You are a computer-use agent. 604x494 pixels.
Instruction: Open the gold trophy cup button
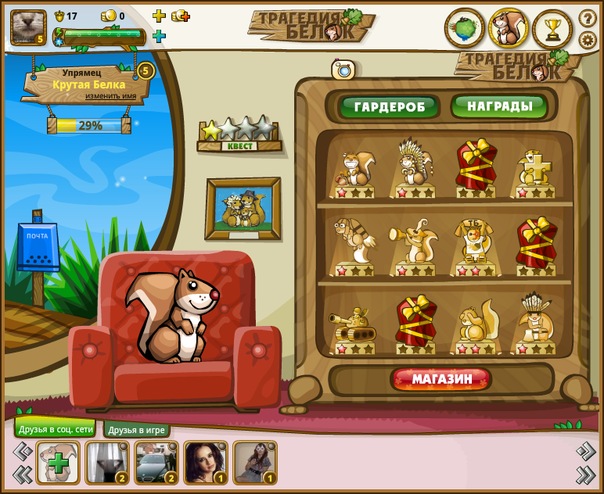coord(551,28)
